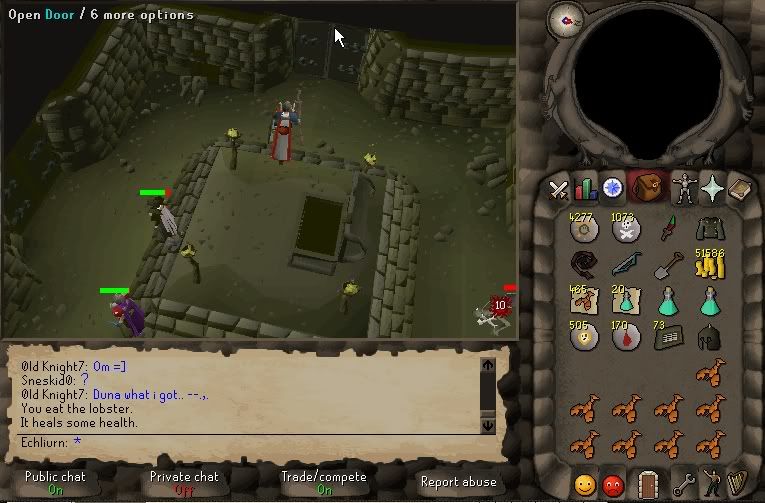765x503 pixels.
Task: Open the combat styles tab (crossed swords)
Action: (x=558, y=188)
